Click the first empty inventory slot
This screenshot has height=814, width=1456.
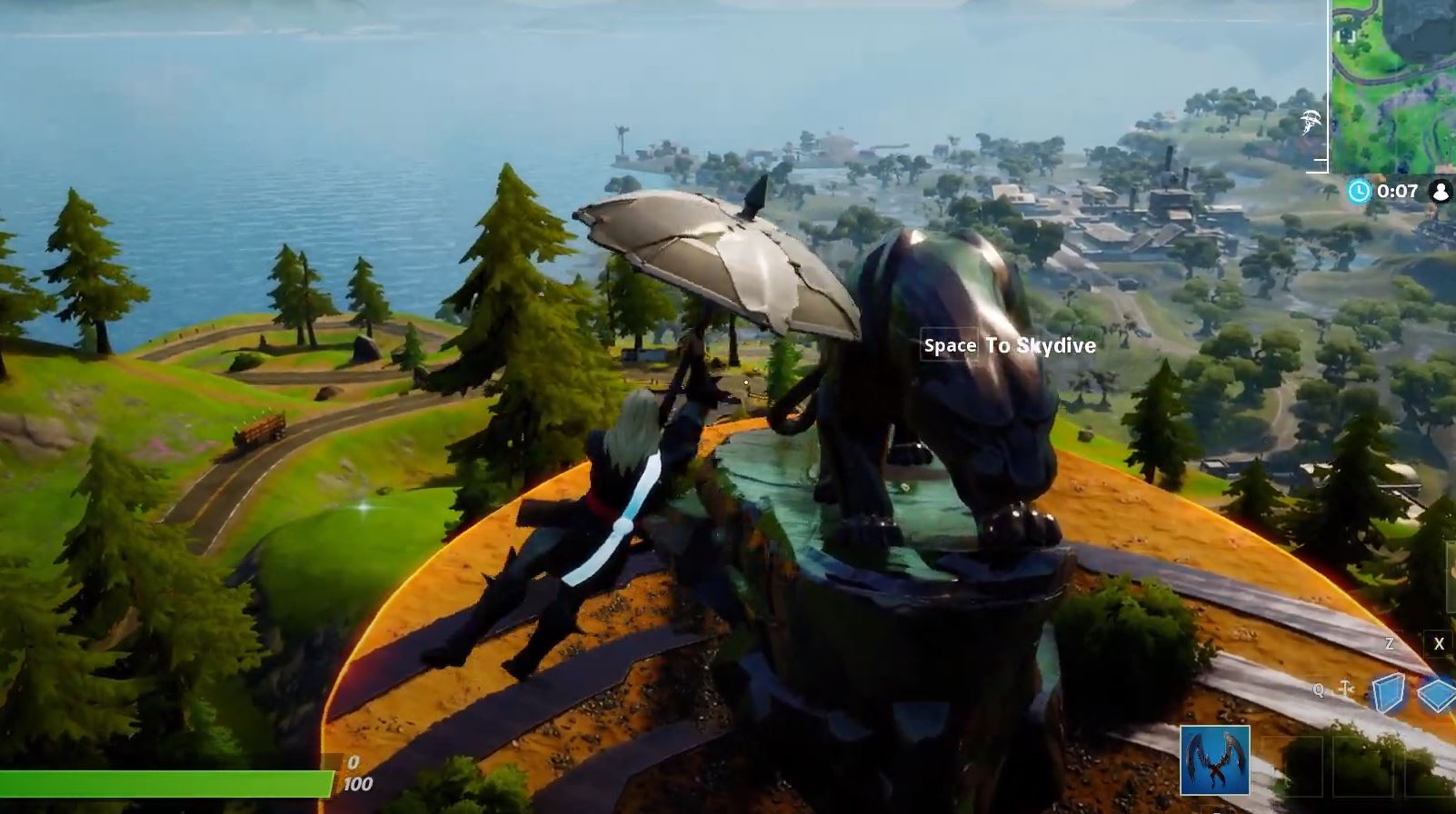(1293, 767)
